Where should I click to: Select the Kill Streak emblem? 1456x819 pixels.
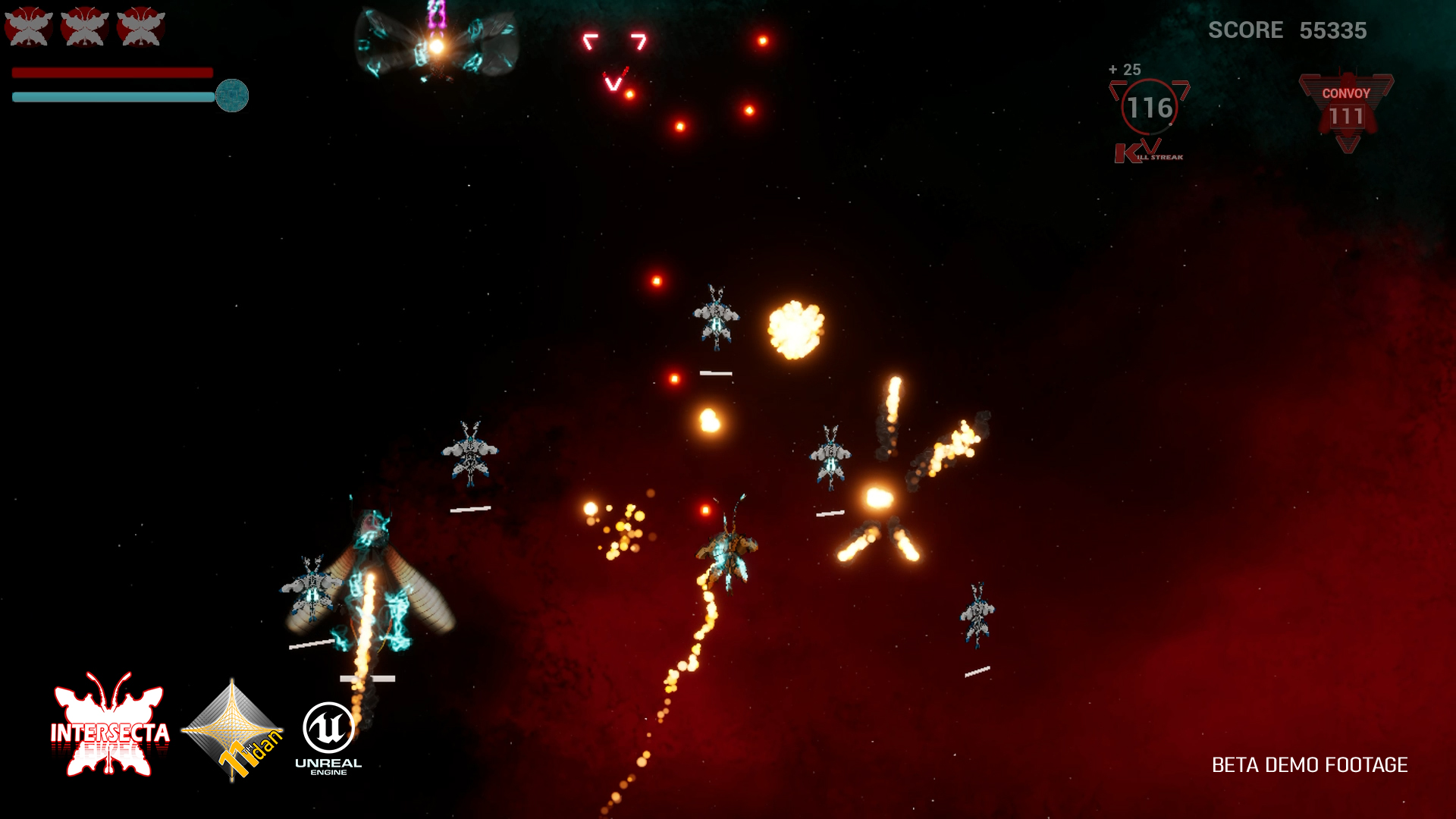1149,118
